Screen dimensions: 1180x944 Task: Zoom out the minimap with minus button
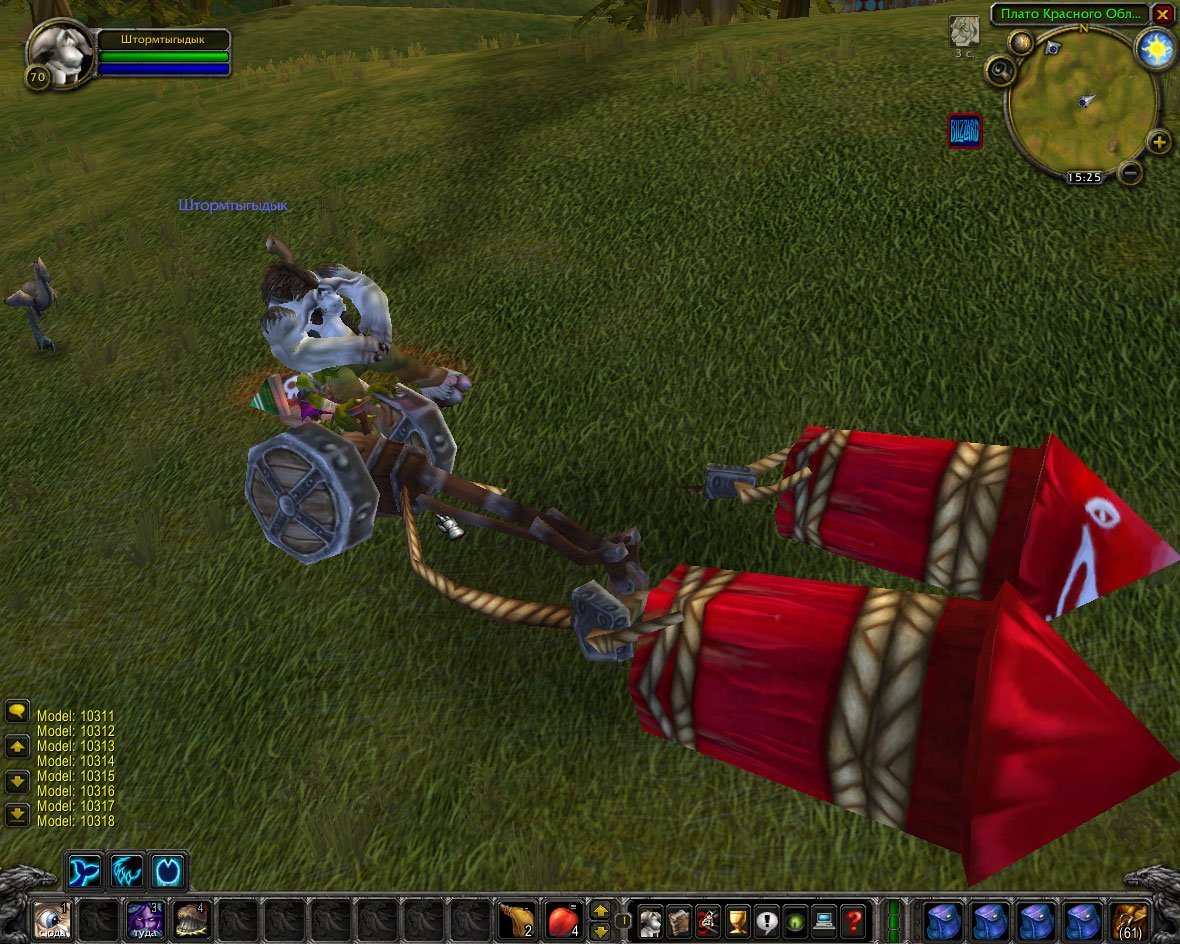1130,172
